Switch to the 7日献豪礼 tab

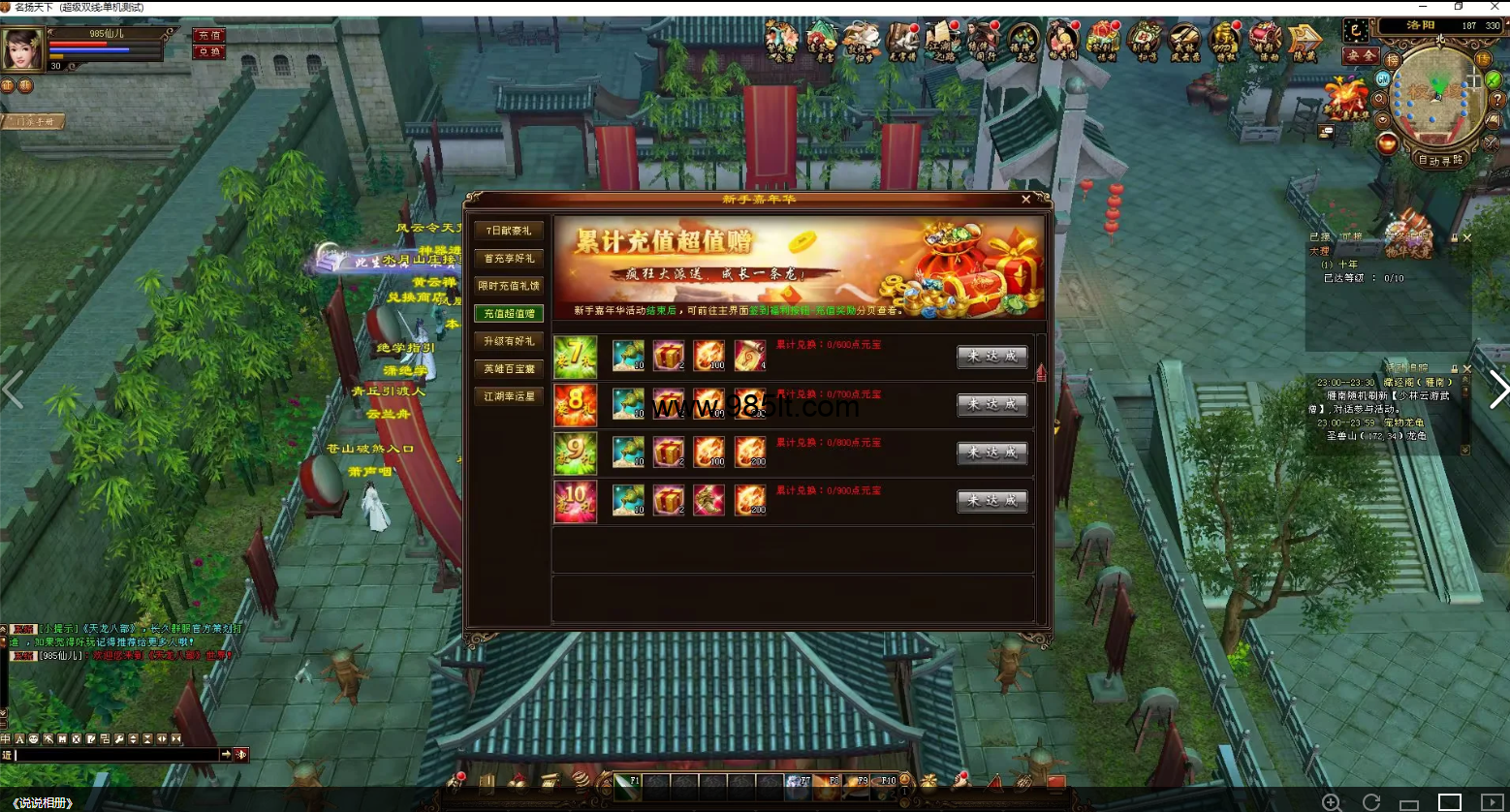(x=509, y=232)
